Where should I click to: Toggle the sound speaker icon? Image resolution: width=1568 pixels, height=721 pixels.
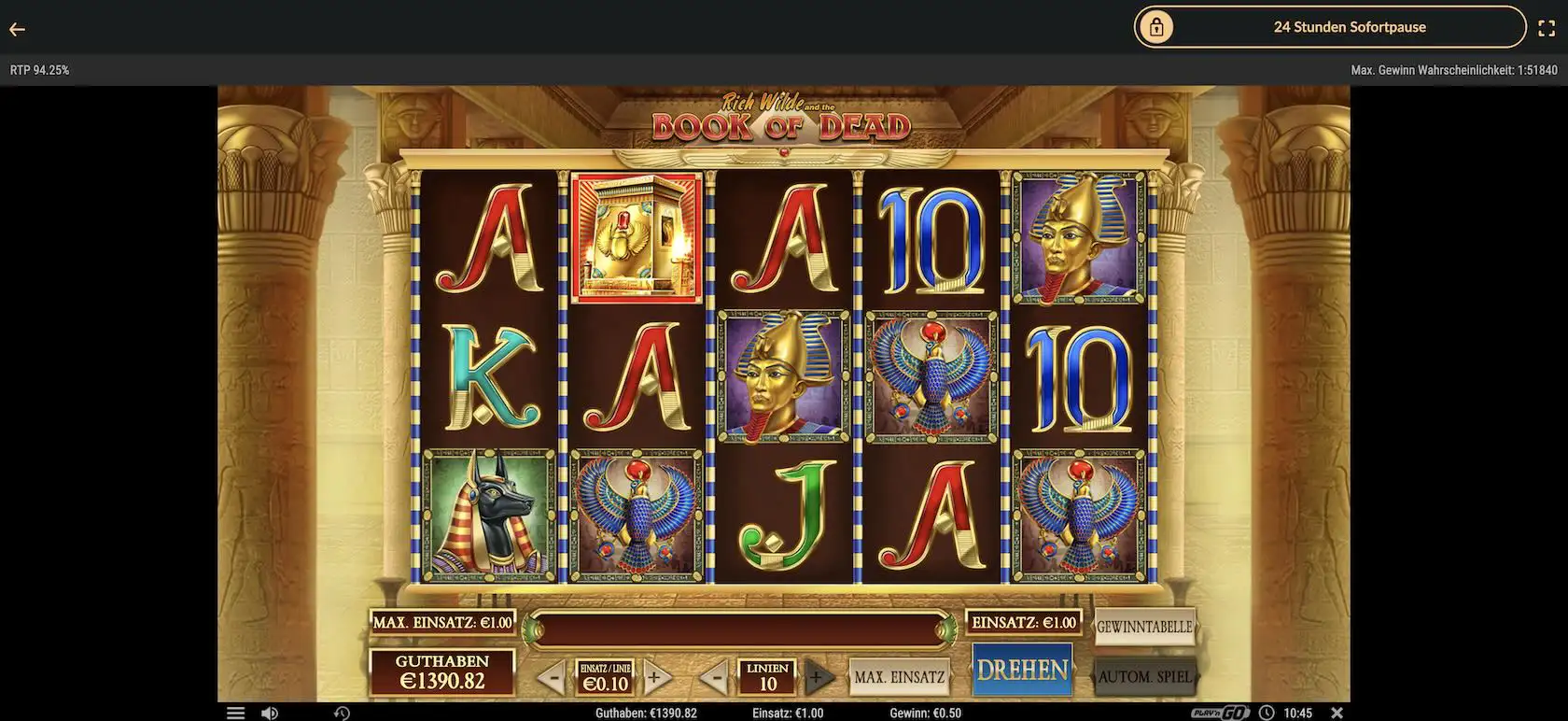(x=270, y=713)
